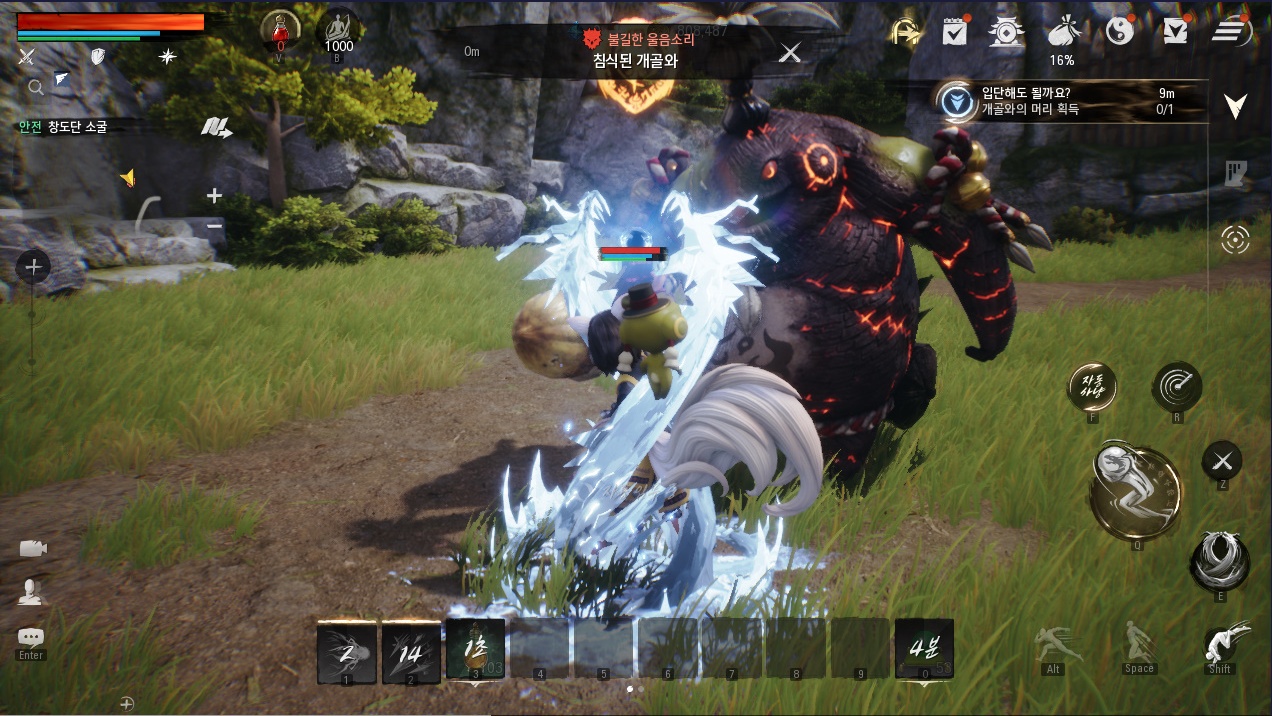Use the skill slot on 14 cooldown
Screen dimensions: 1272x716
point(411,651)
